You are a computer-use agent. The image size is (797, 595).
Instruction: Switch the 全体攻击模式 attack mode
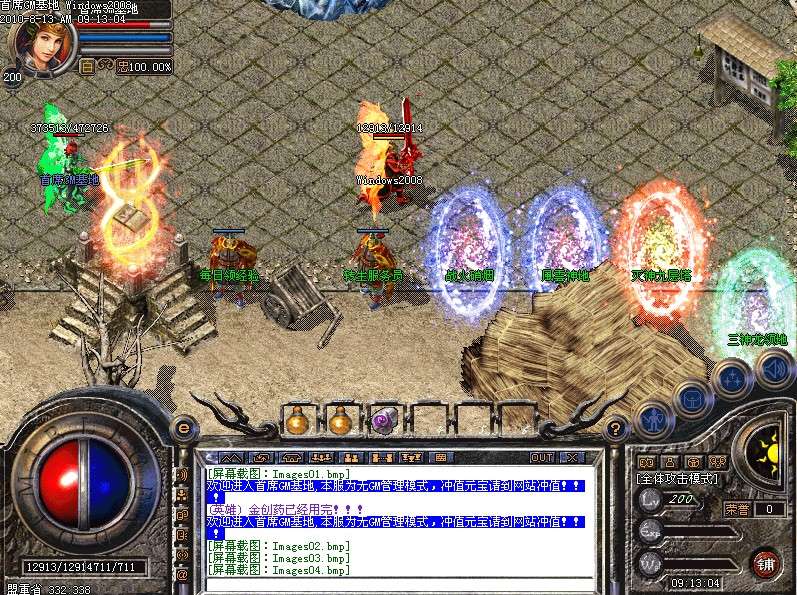pos(680,479)
